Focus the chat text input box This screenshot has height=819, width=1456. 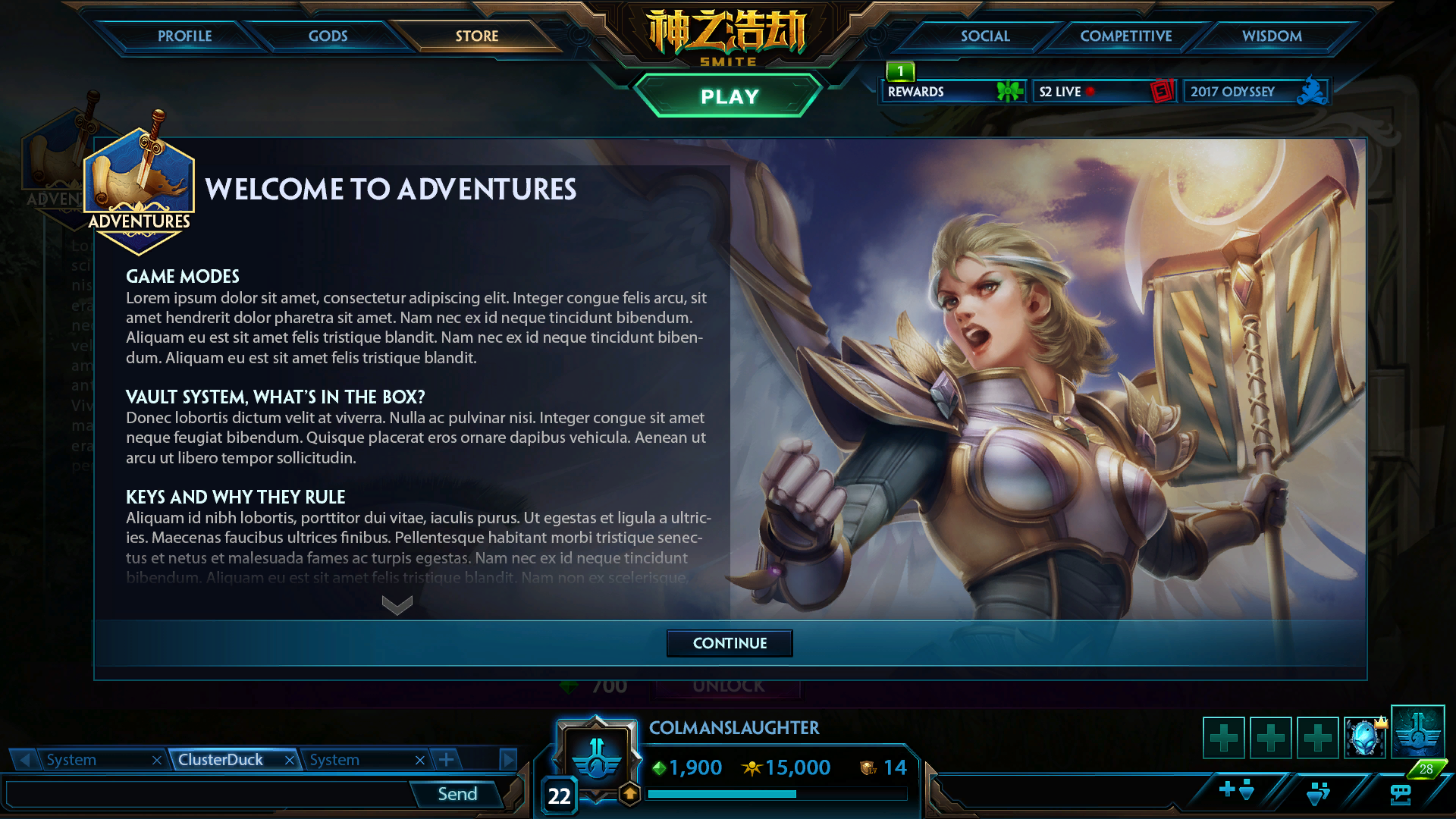[x=209, y=794]
